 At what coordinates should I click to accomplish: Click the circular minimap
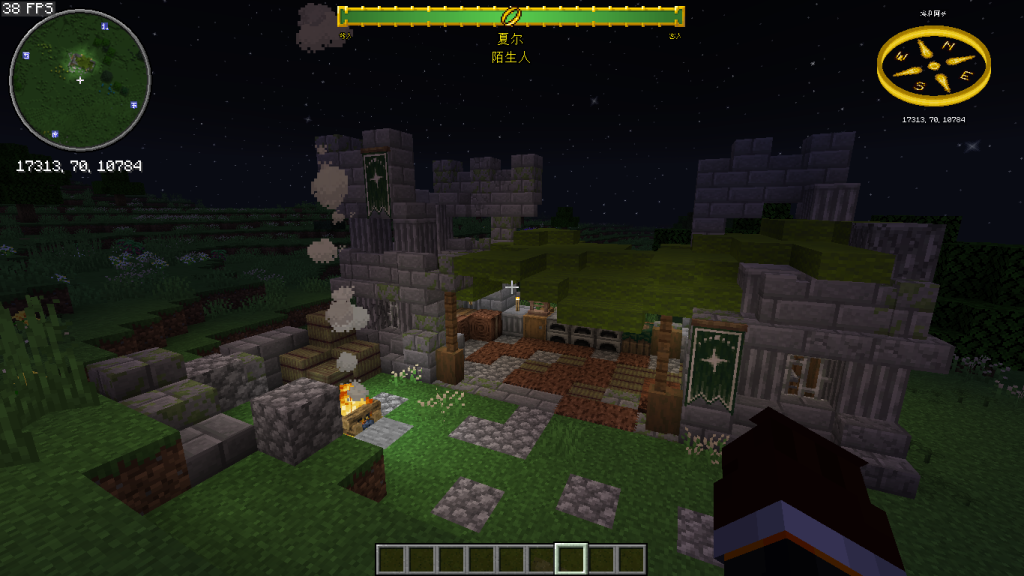pyautogui.click(x=80, y=80)
